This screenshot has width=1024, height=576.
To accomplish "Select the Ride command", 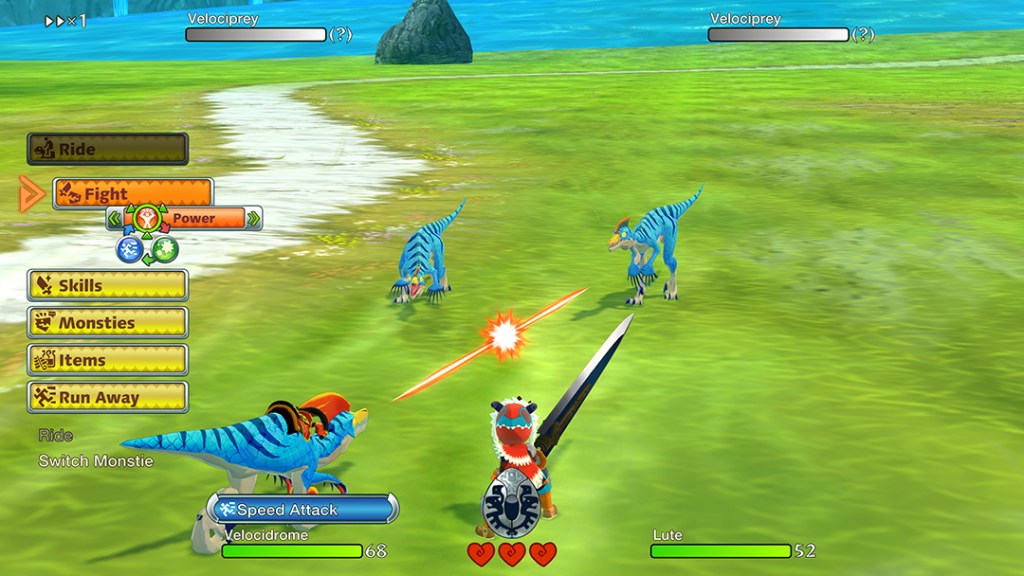I will point(107,149).
